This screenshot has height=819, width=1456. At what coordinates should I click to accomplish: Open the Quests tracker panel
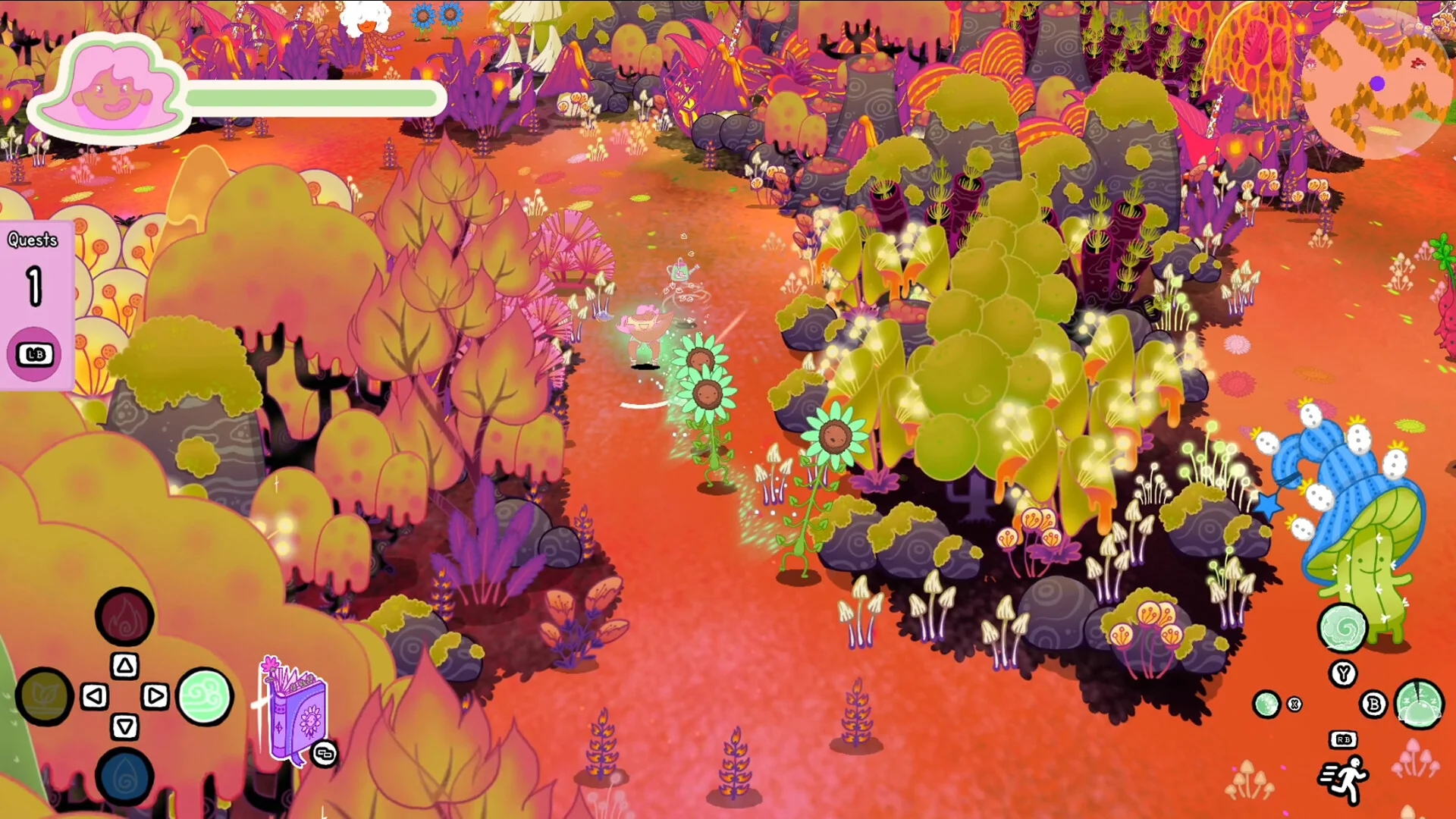(35, 305)
